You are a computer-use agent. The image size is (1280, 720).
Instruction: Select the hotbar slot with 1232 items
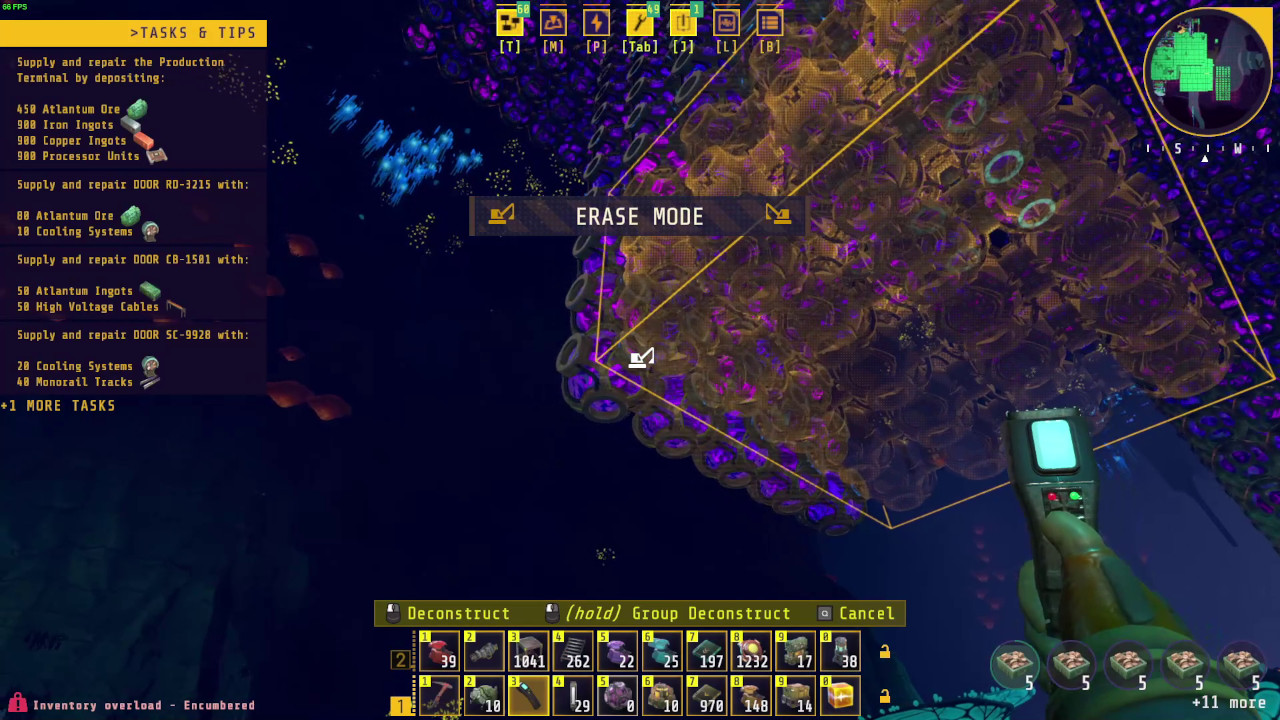[751, 652]
